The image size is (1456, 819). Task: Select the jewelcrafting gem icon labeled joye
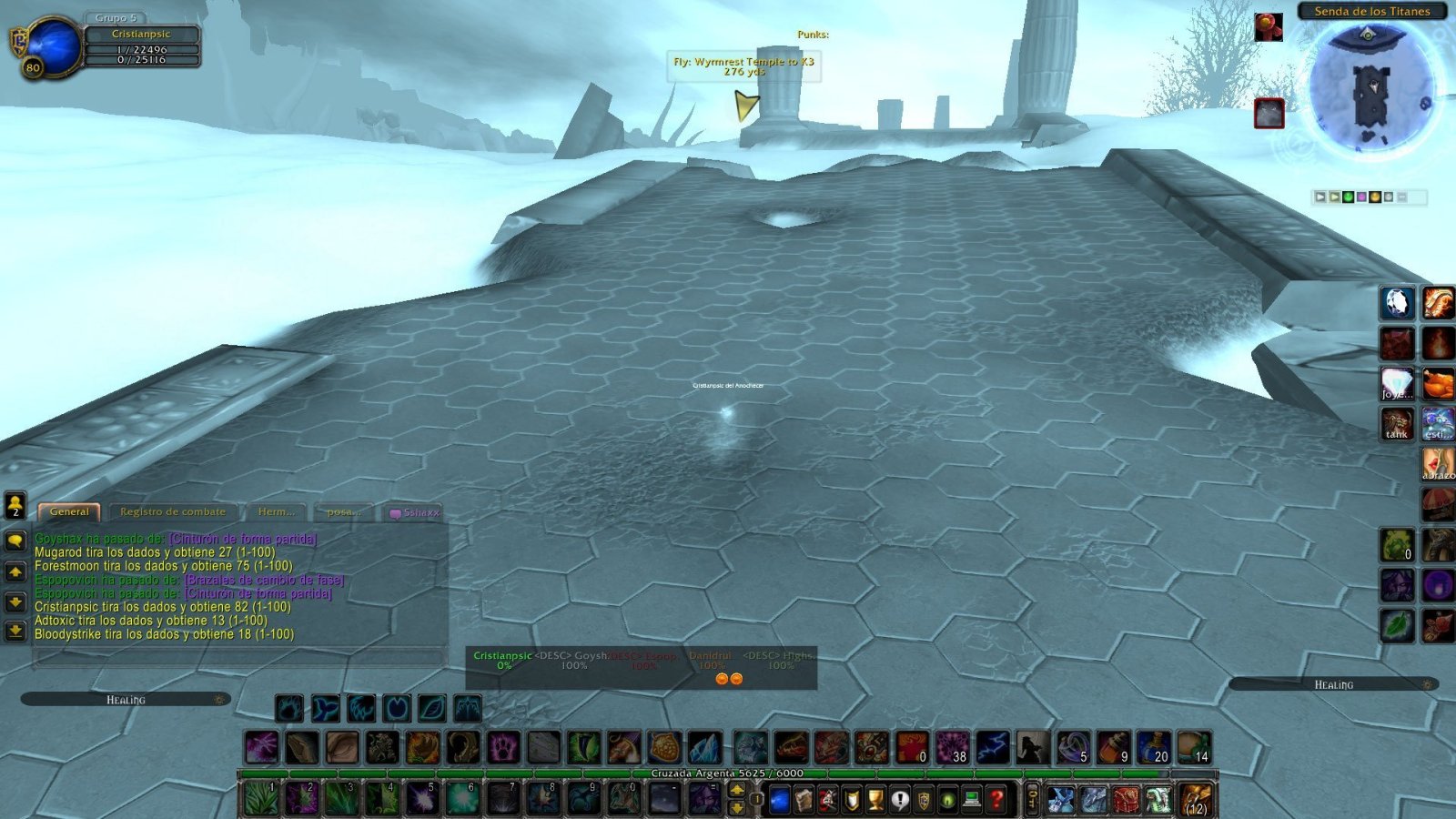(x=1397, y=383)
